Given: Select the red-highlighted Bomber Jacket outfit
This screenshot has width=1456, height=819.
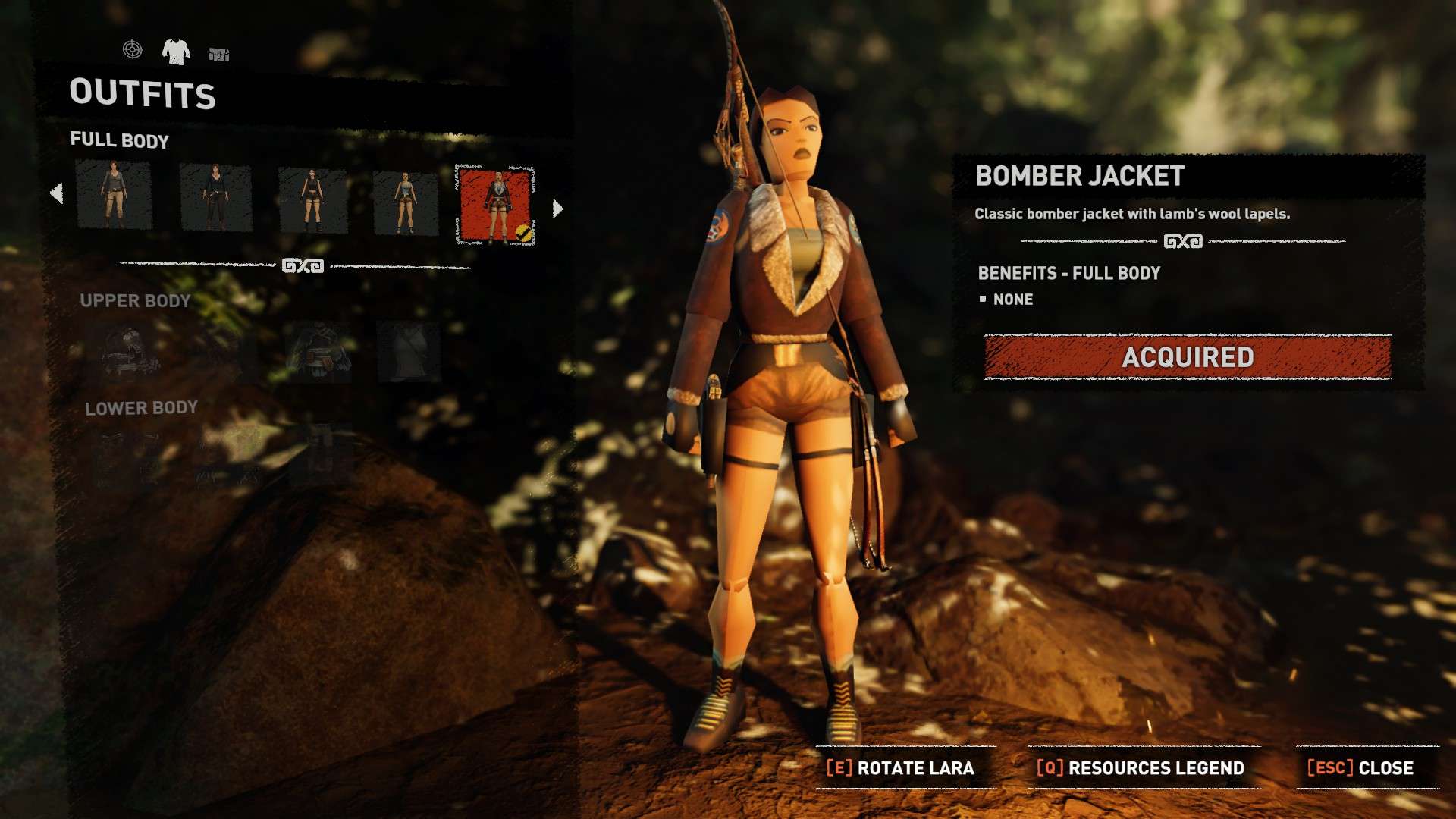Looking at the screenshot, I should [496, 205].
